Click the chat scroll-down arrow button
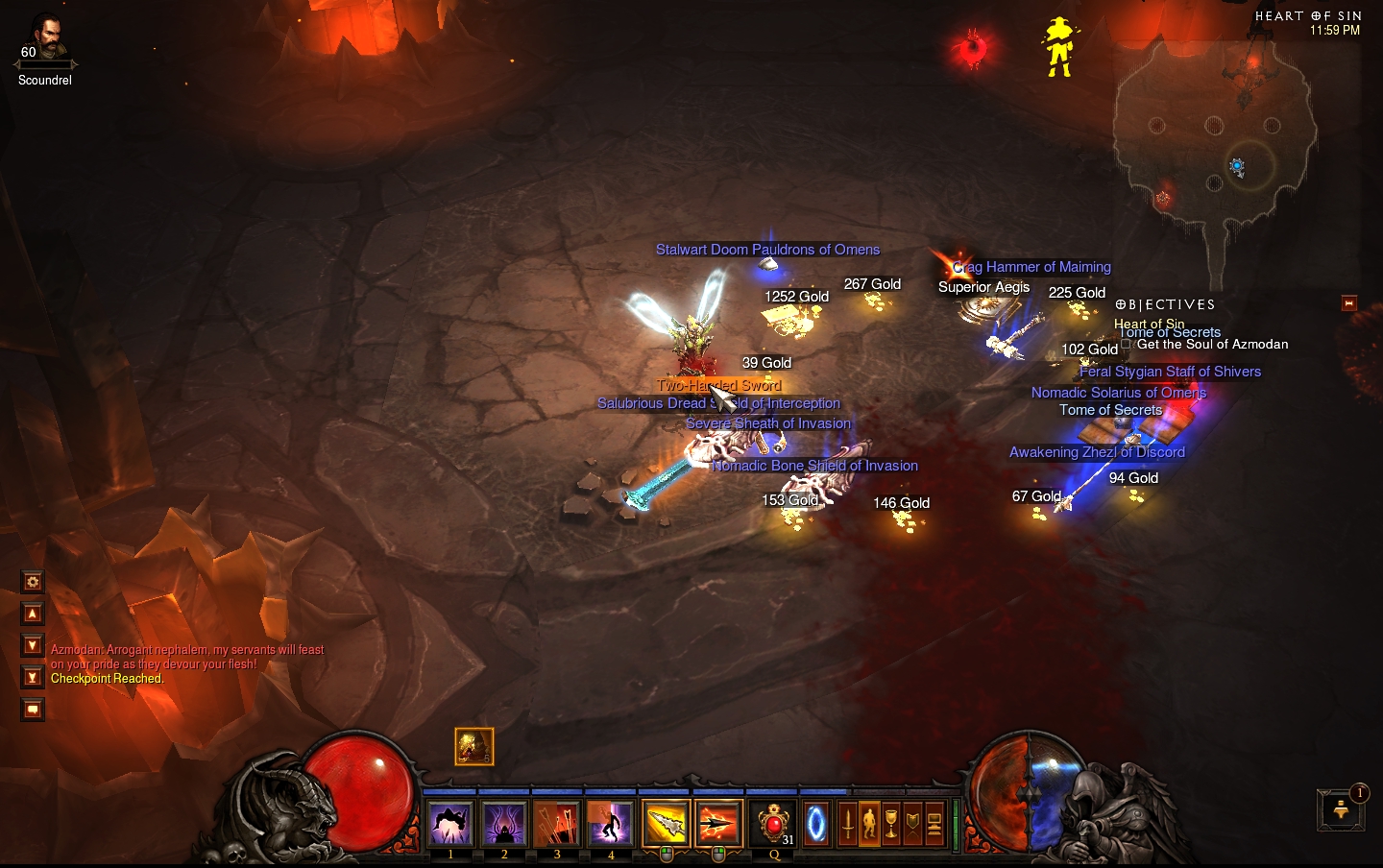 pos(33,645)
